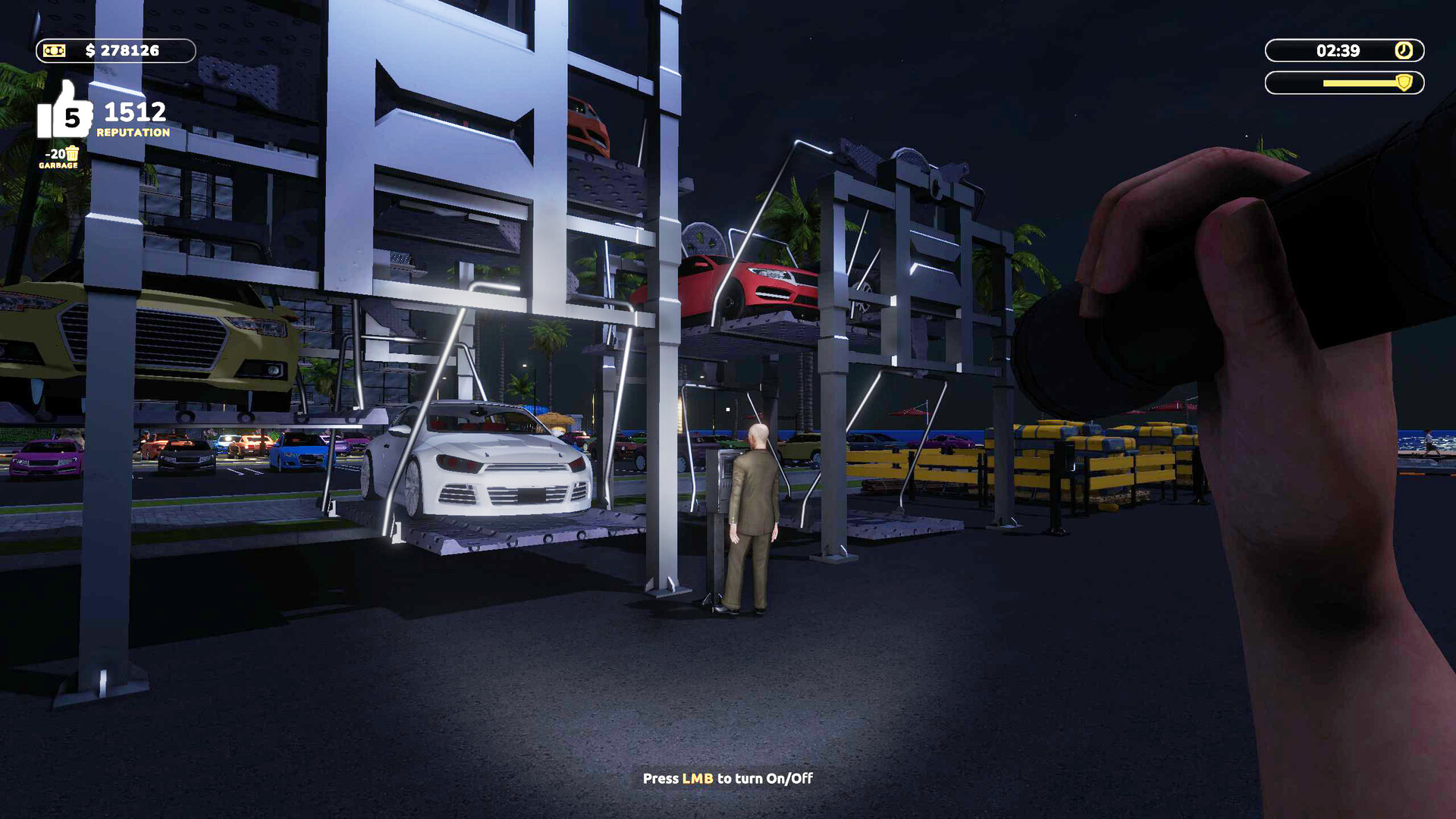Click the dollar sign in the money counter
Viewport: 1456px width, 819px height.
(90, 49)
